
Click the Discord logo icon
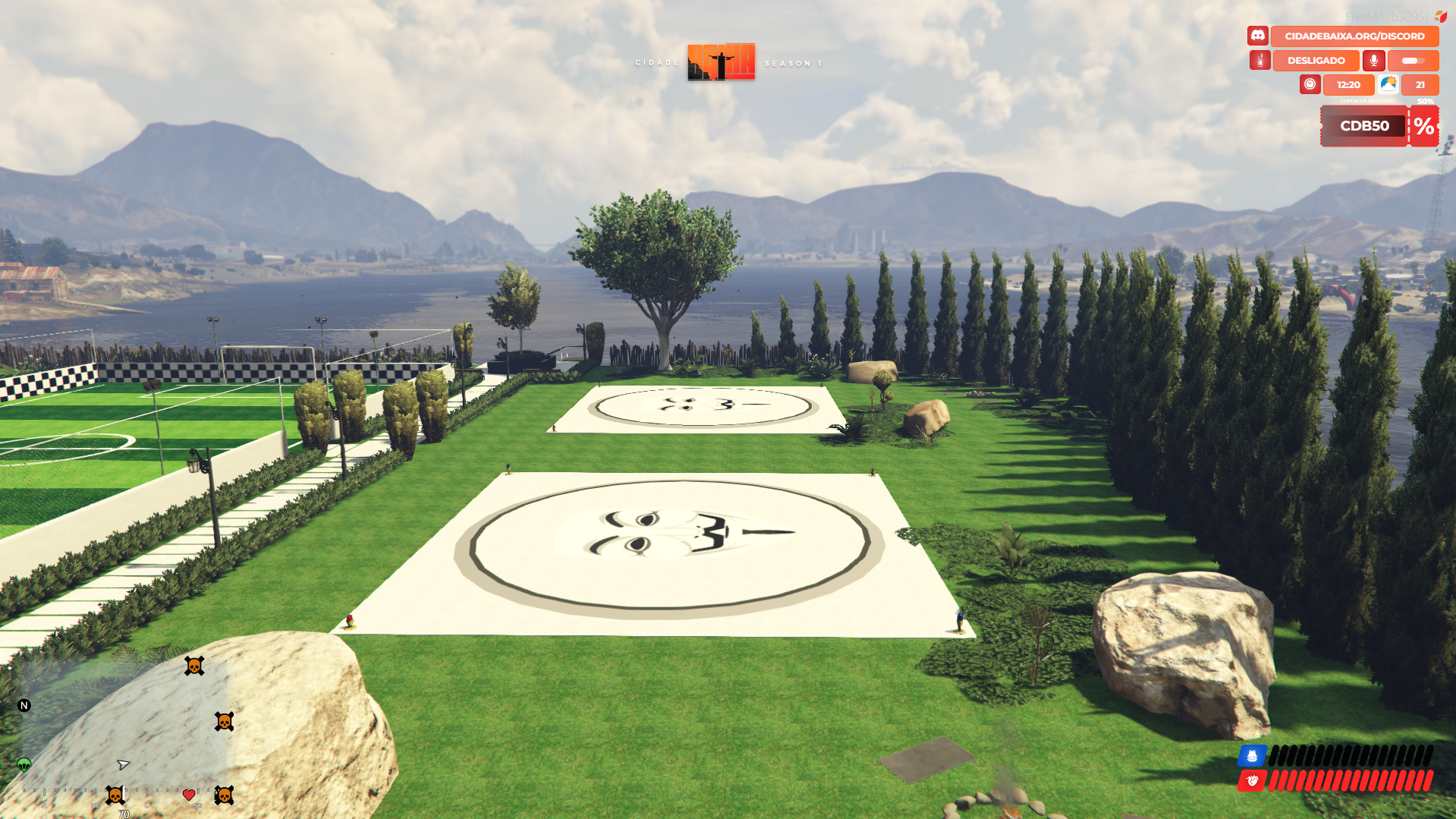(x=1258, y=36)
